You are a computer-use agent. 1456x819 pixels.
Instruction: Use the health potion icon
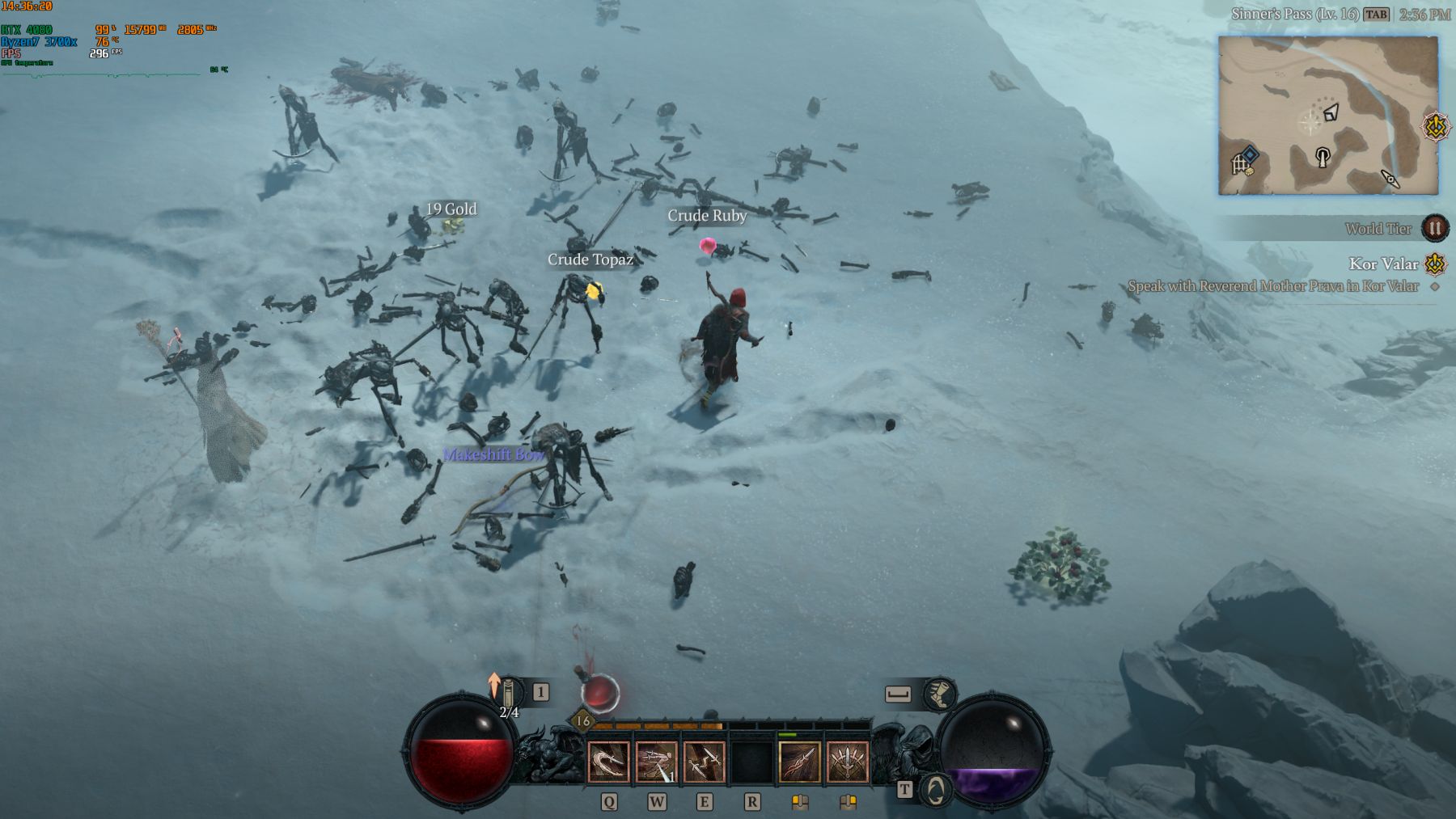[x=599, y=692]
